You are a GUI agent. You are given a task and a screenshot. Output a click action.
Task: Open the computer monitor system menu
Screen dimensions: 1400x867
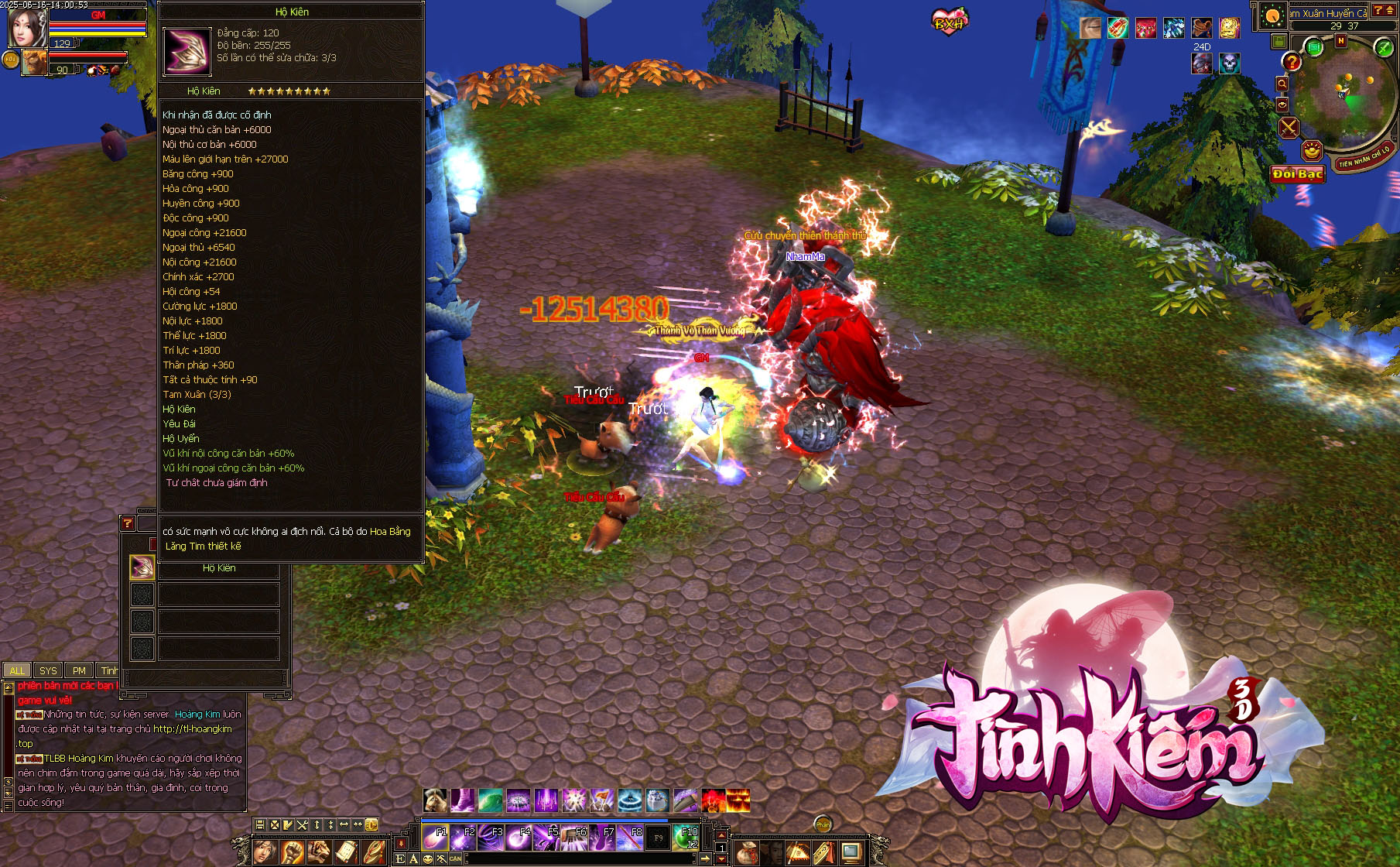point(851,852)
